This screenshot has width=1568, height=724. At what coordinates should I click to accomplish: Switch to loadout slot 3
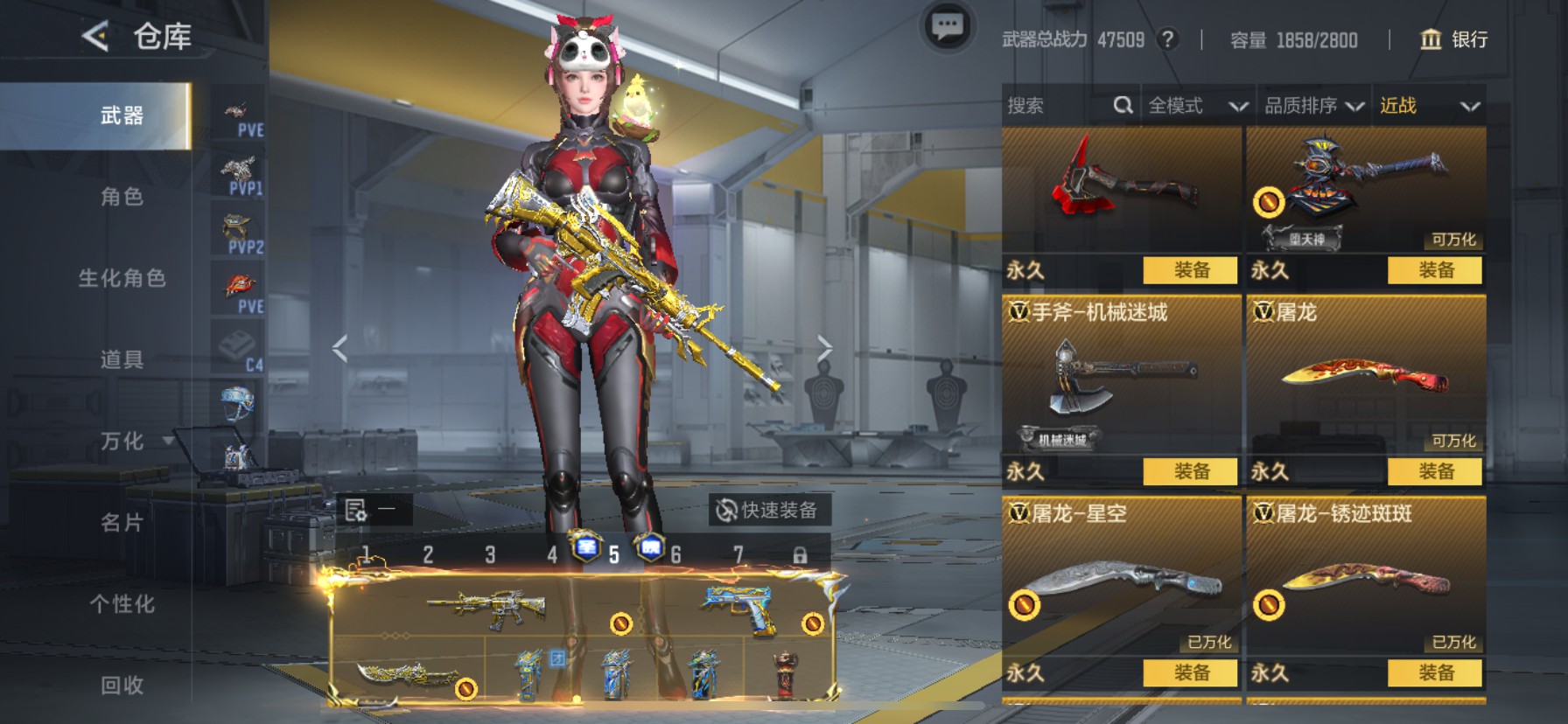point(490,554)
